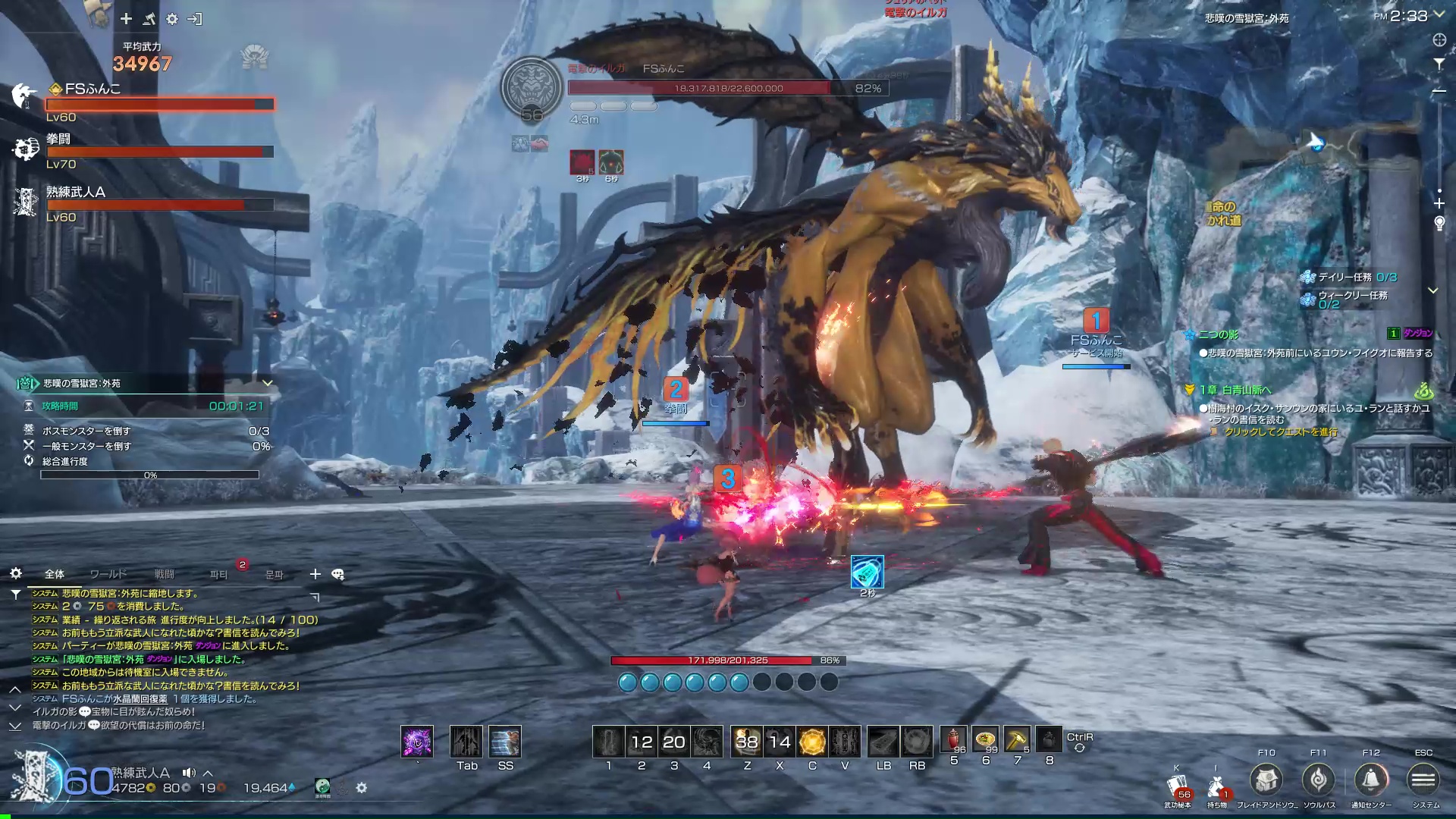Open the ソウルパス icon
The height and width of the screenshot is (819, 1456).
[x=1318, y=780]
